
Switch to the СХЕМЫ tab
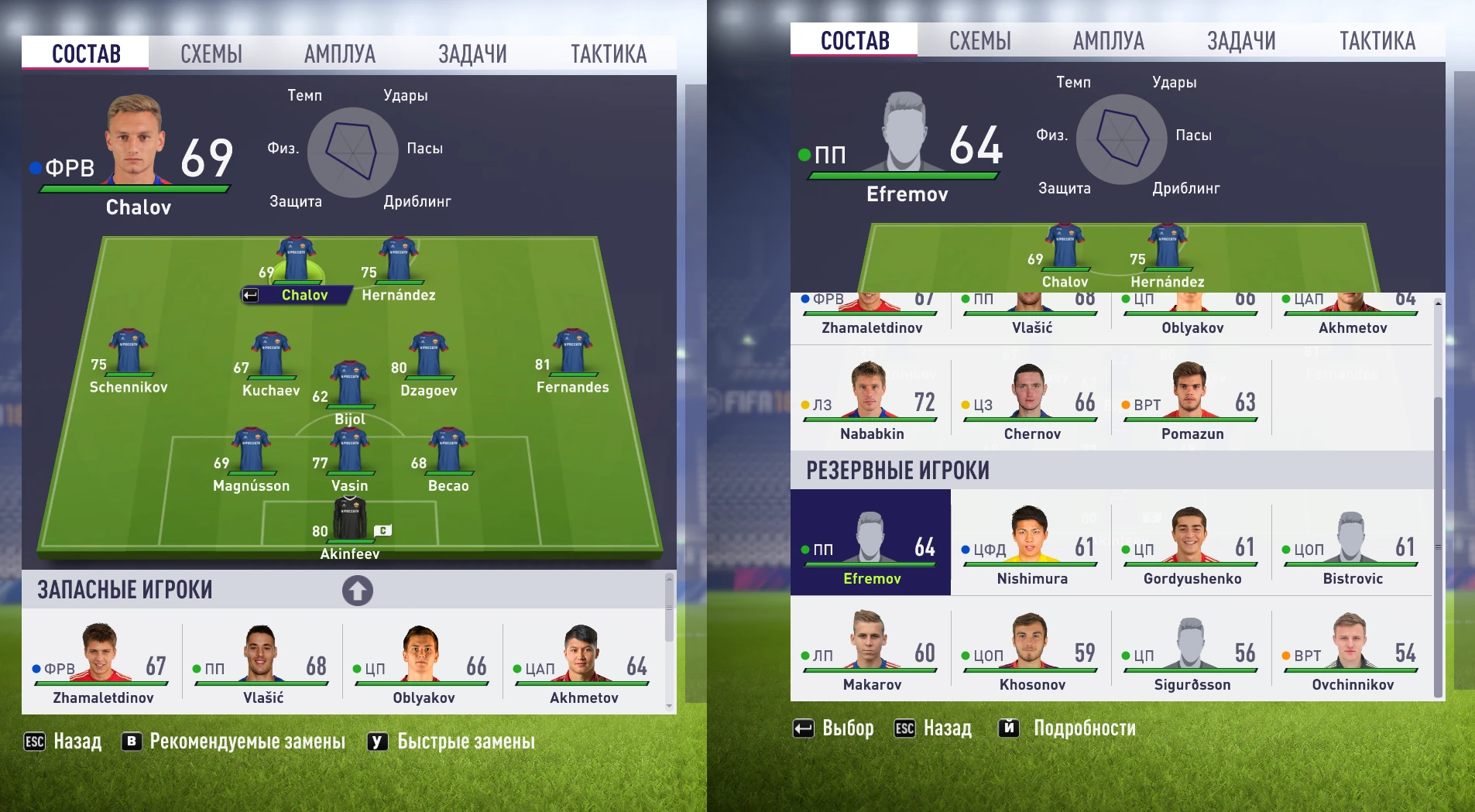pyautogui.click(x=211, y=53)
